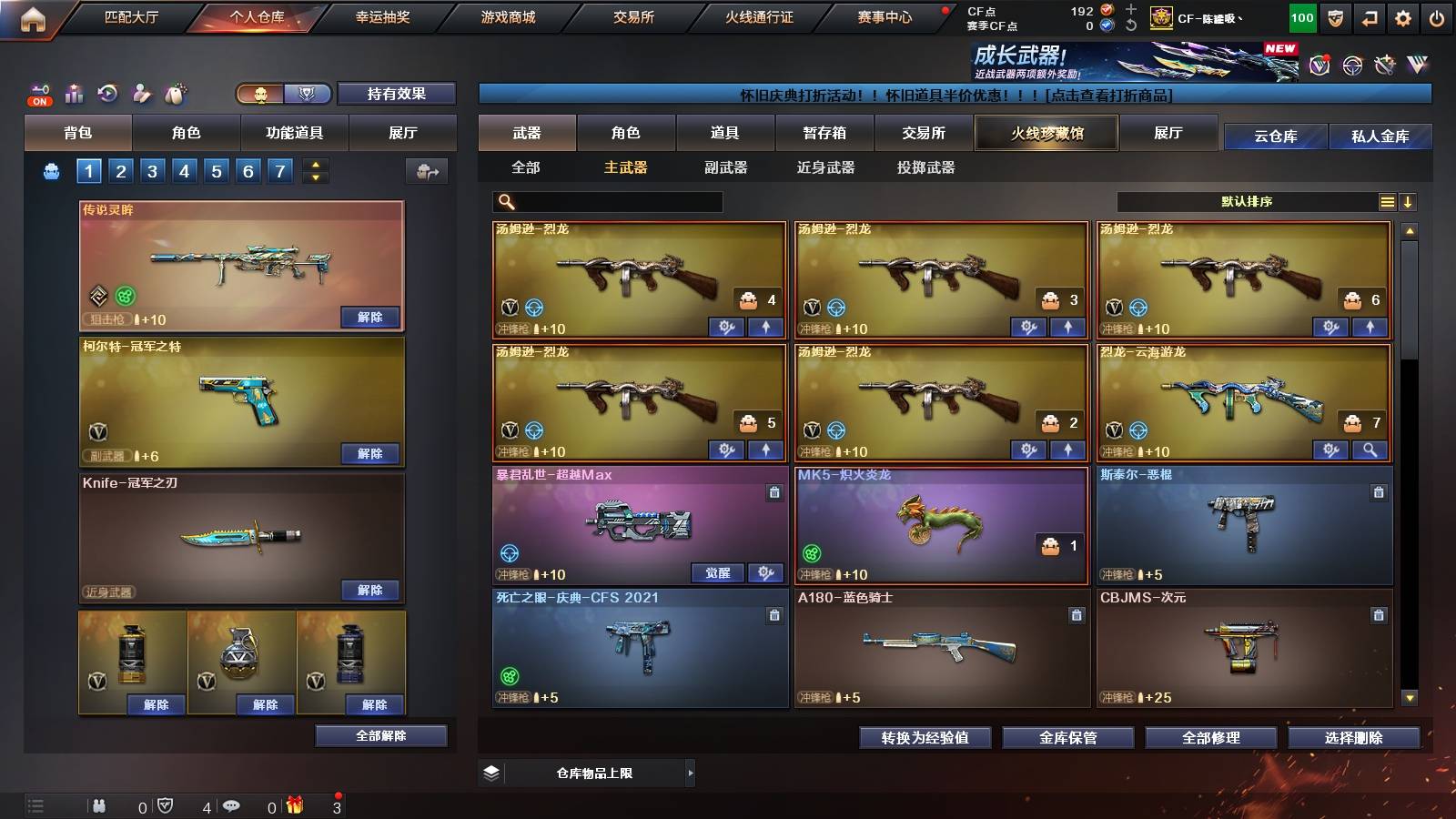Open the search magnifier on 烈龙-云海游龙 card
Viewport: 1456px width, 819px height.
pyautogui.click(x=1370, y=449)
